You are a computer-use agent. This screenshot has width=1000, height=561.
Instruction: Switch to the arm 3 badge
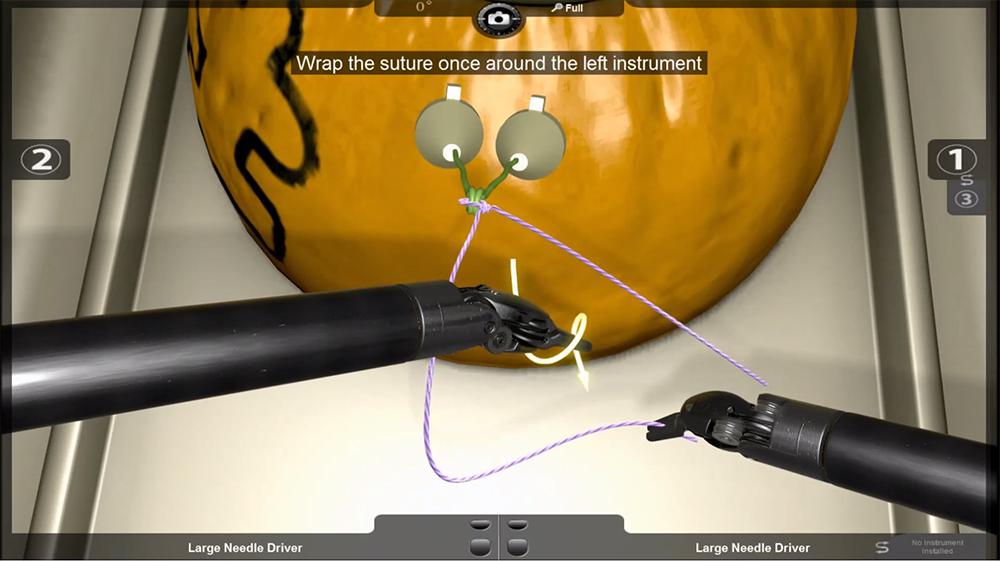coord(966,199)
